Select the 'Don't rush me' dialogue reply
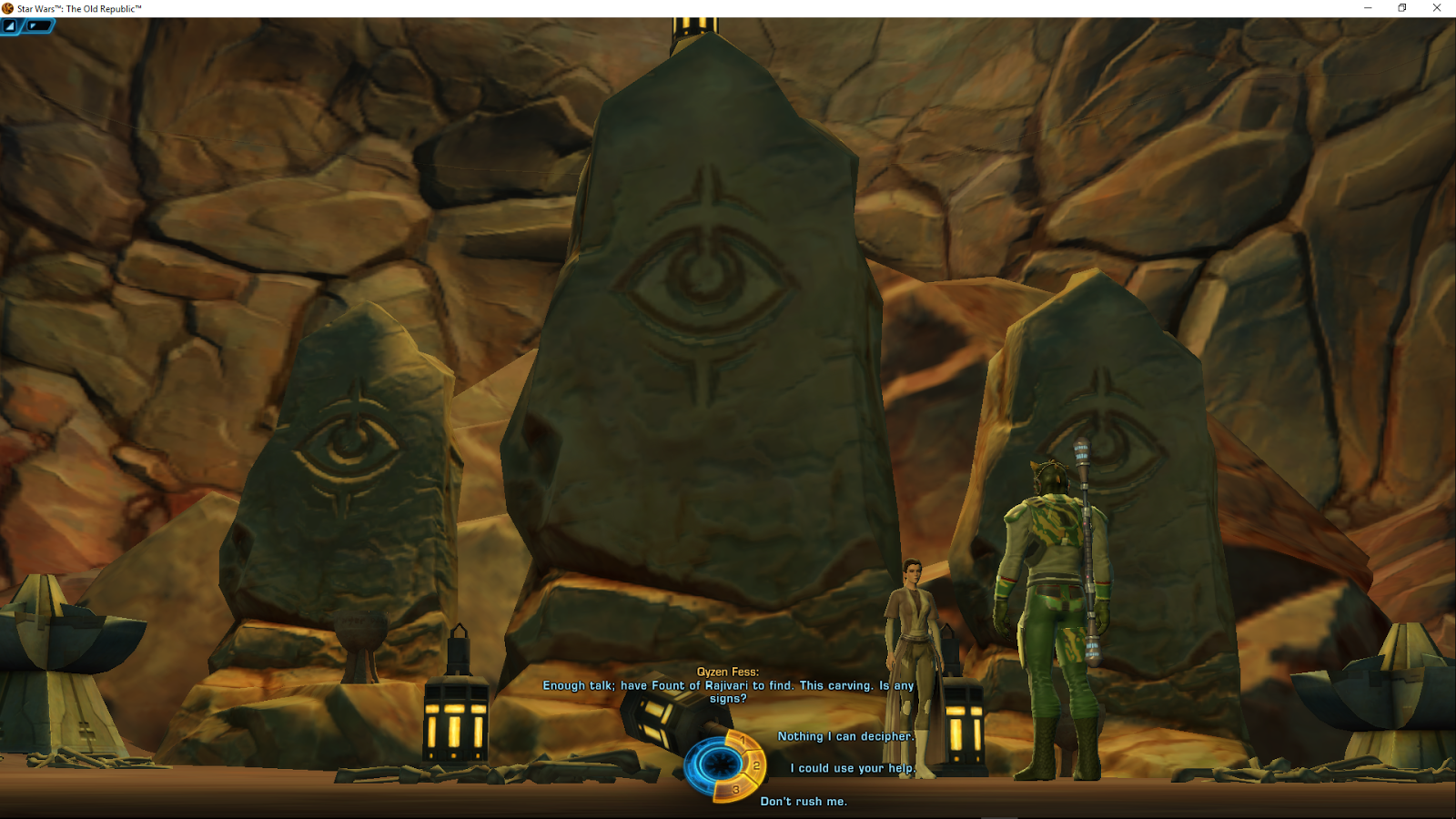 tap(804, 802)
